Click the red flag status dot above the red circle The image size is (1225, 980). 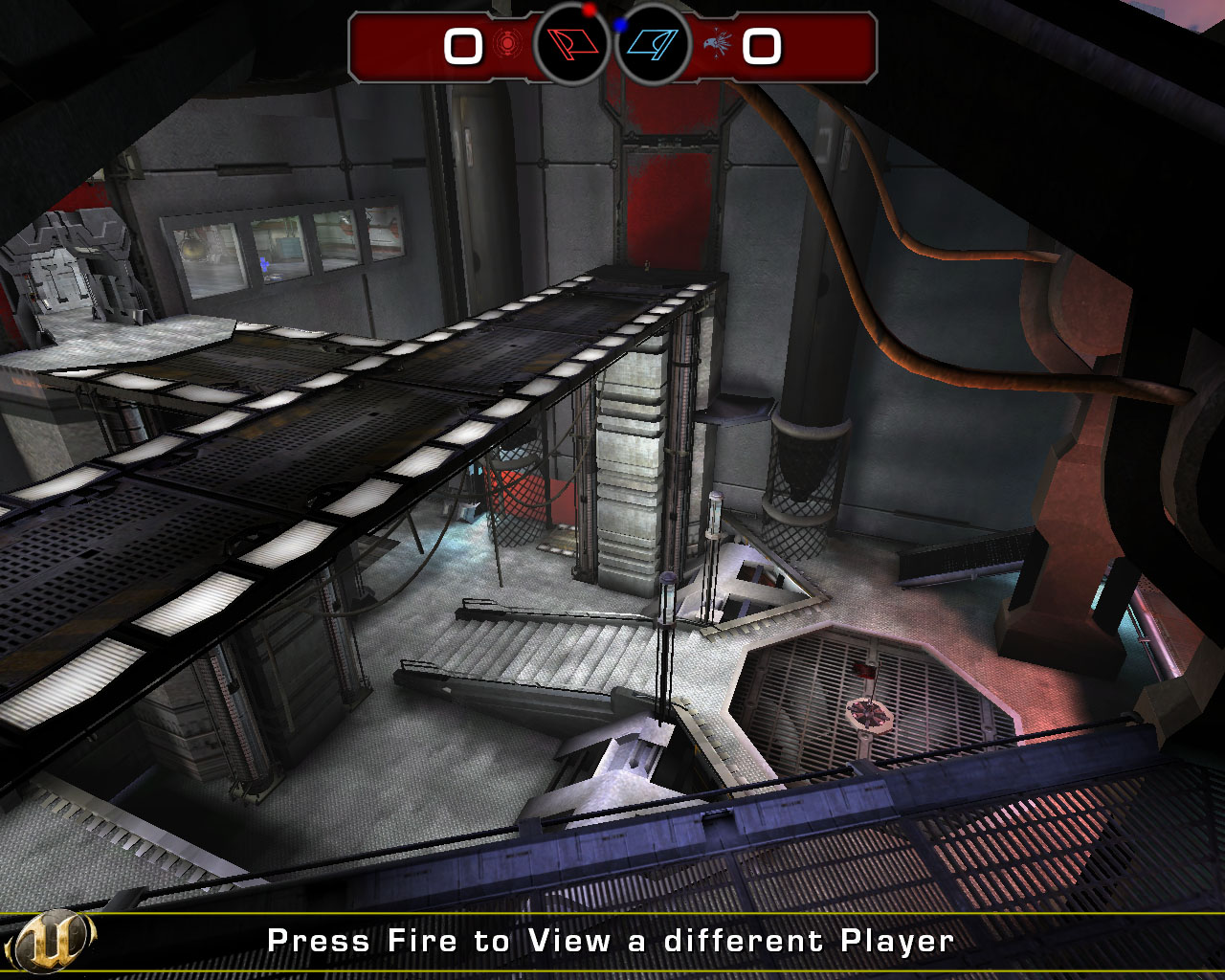click(587, 10)
